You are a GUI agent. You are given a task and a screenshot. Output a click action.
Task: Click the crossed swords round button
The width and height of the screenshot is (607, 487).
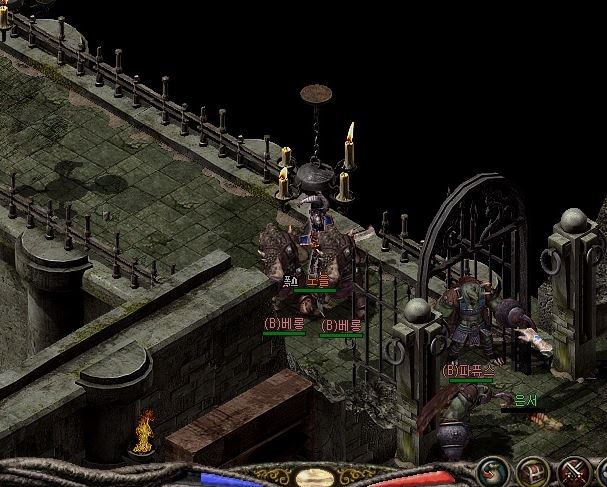tap(574, 470)
